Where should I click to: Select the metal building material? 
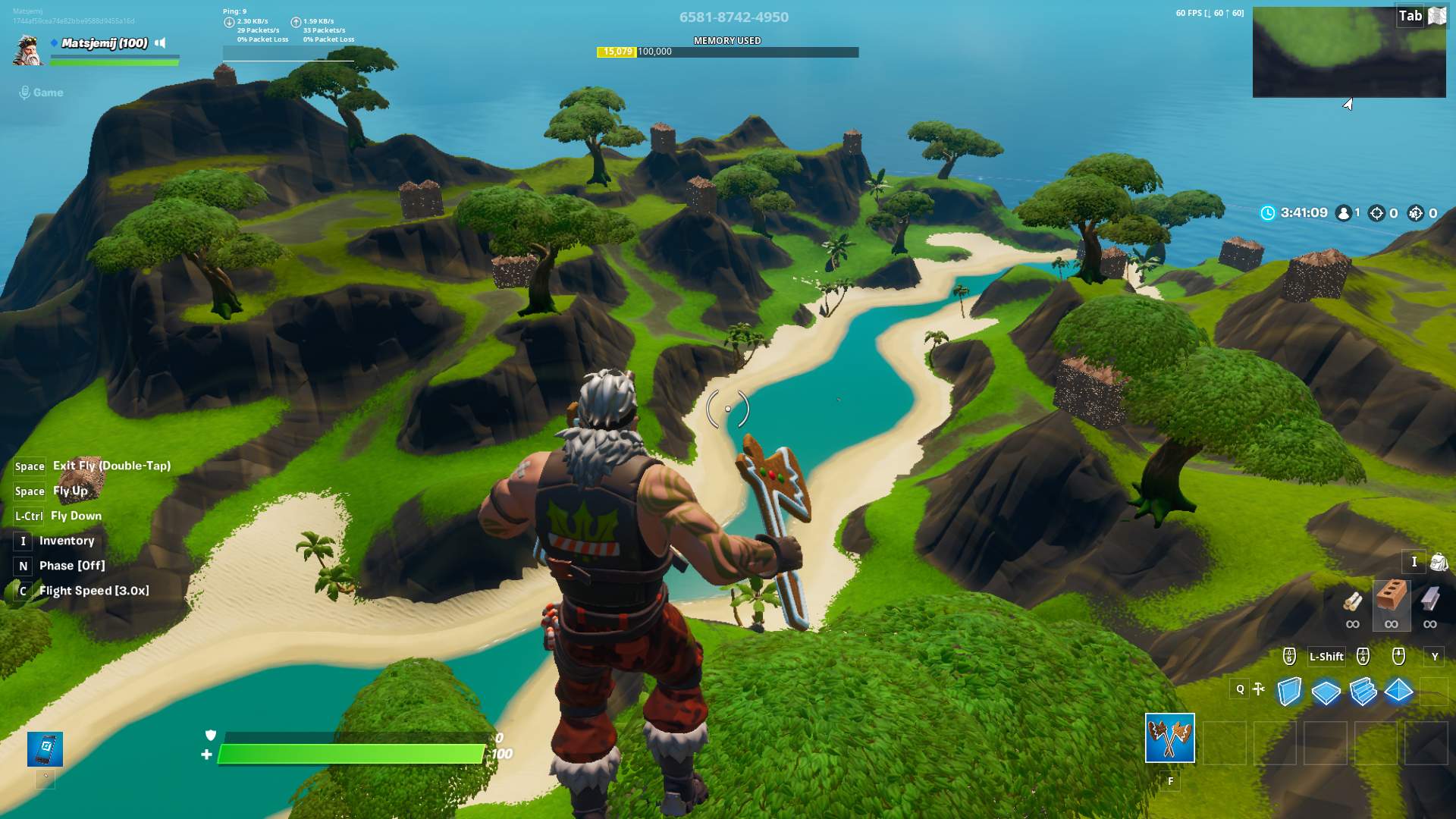point(1430,603)
